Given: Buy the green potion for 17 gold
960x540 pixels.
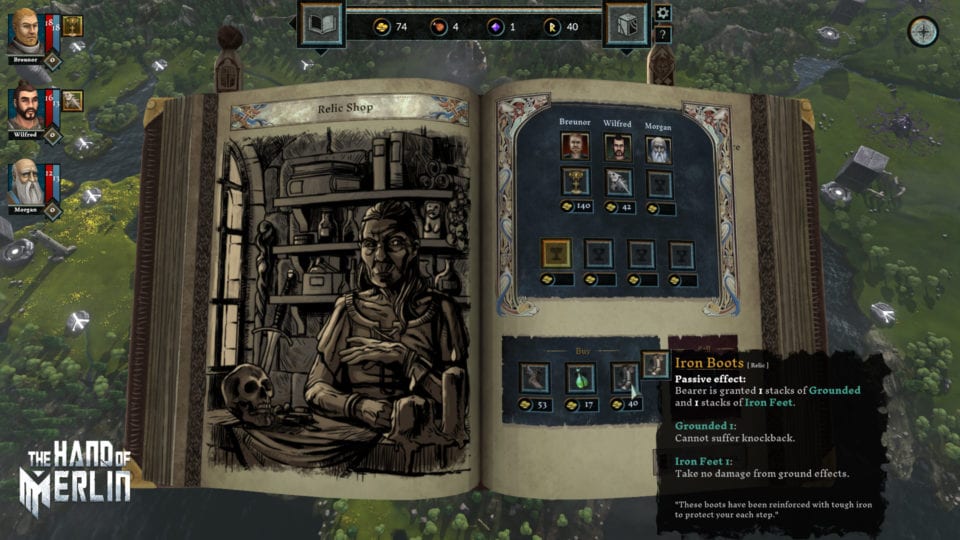Looking at the screenshot, I should 580,377.
